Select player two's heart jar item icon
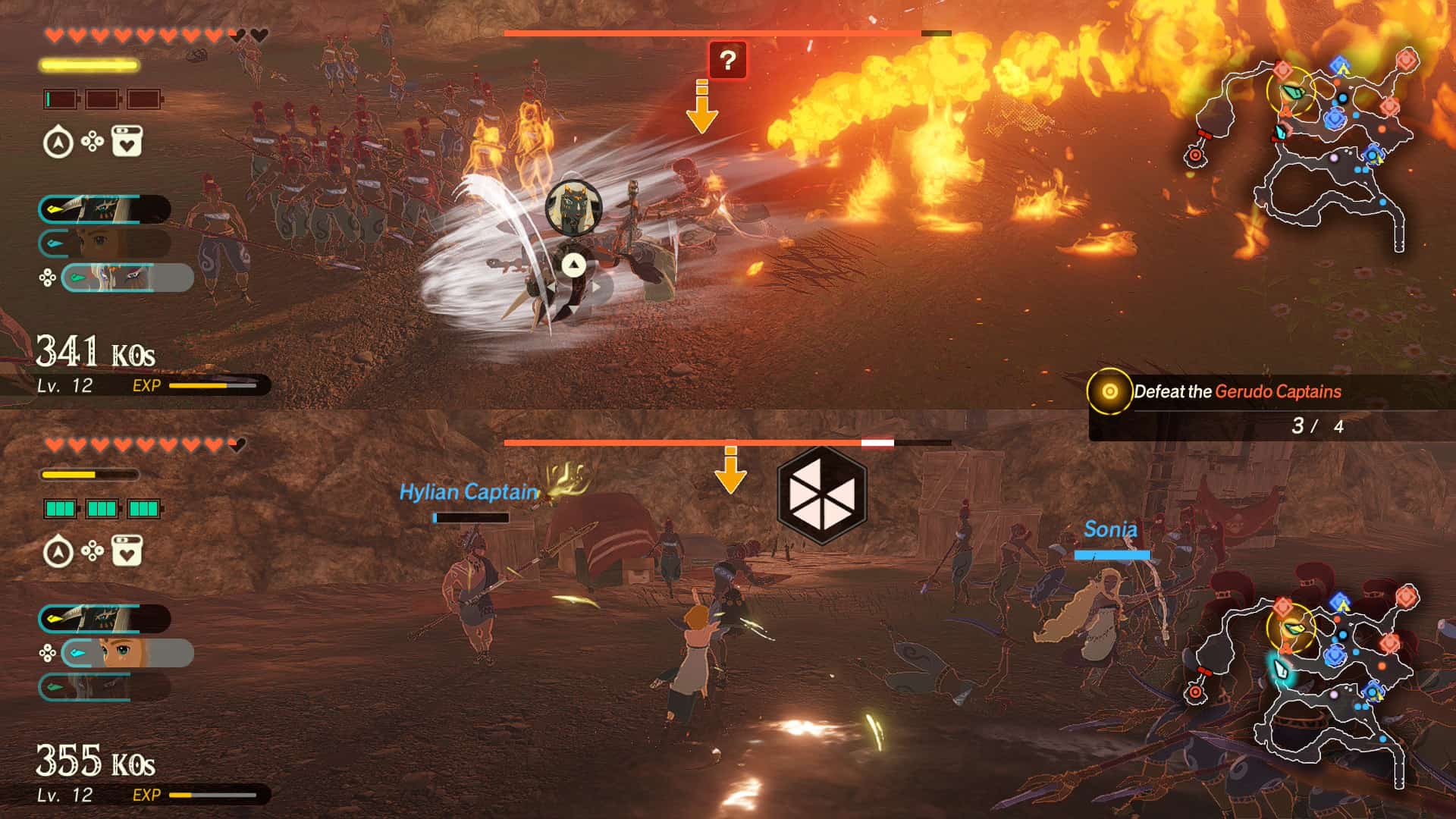The height and width of the screenshot is (819, 1456). (x=127, y=551)
